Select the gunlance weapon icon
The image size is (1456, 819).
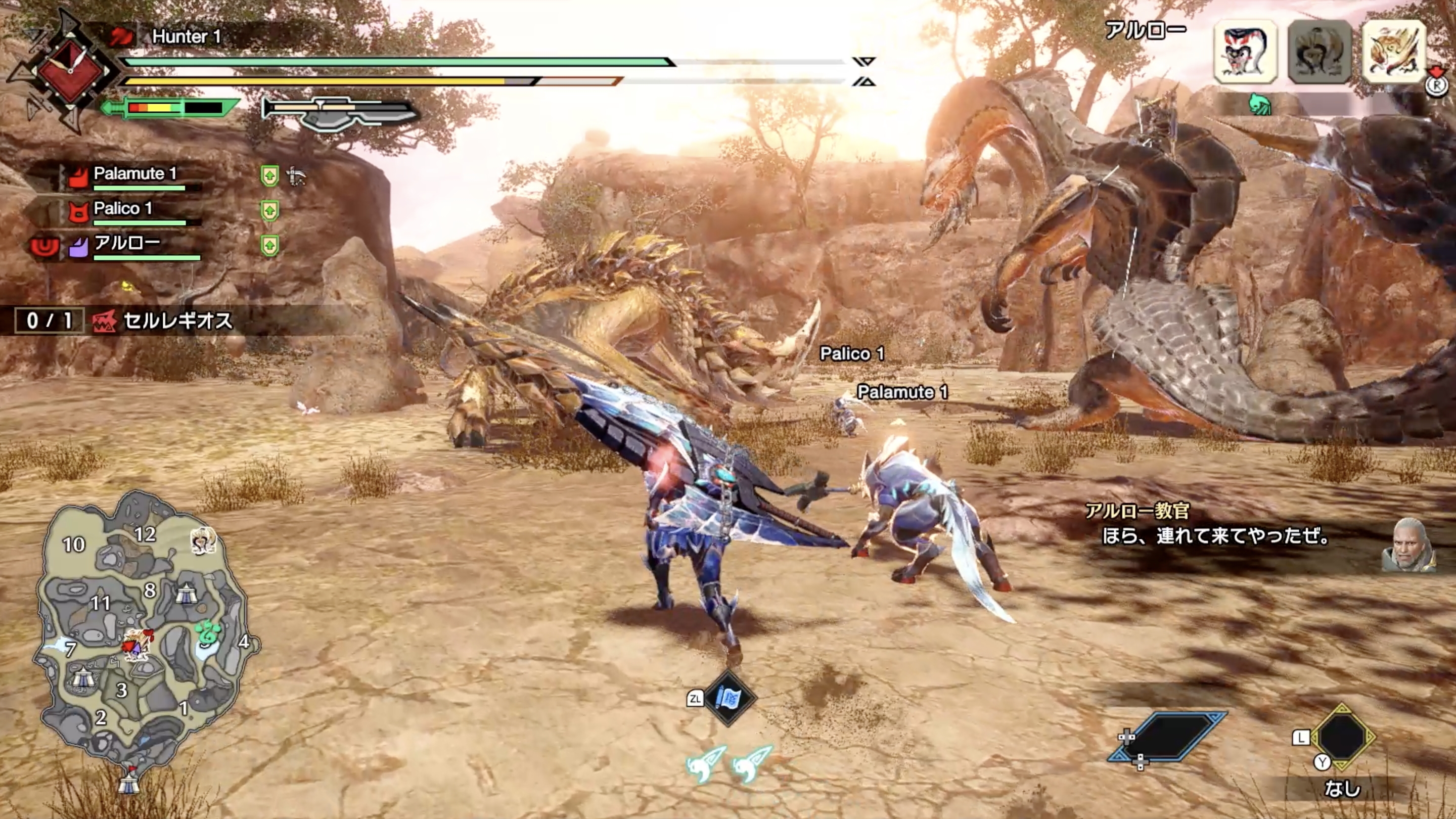340,111
